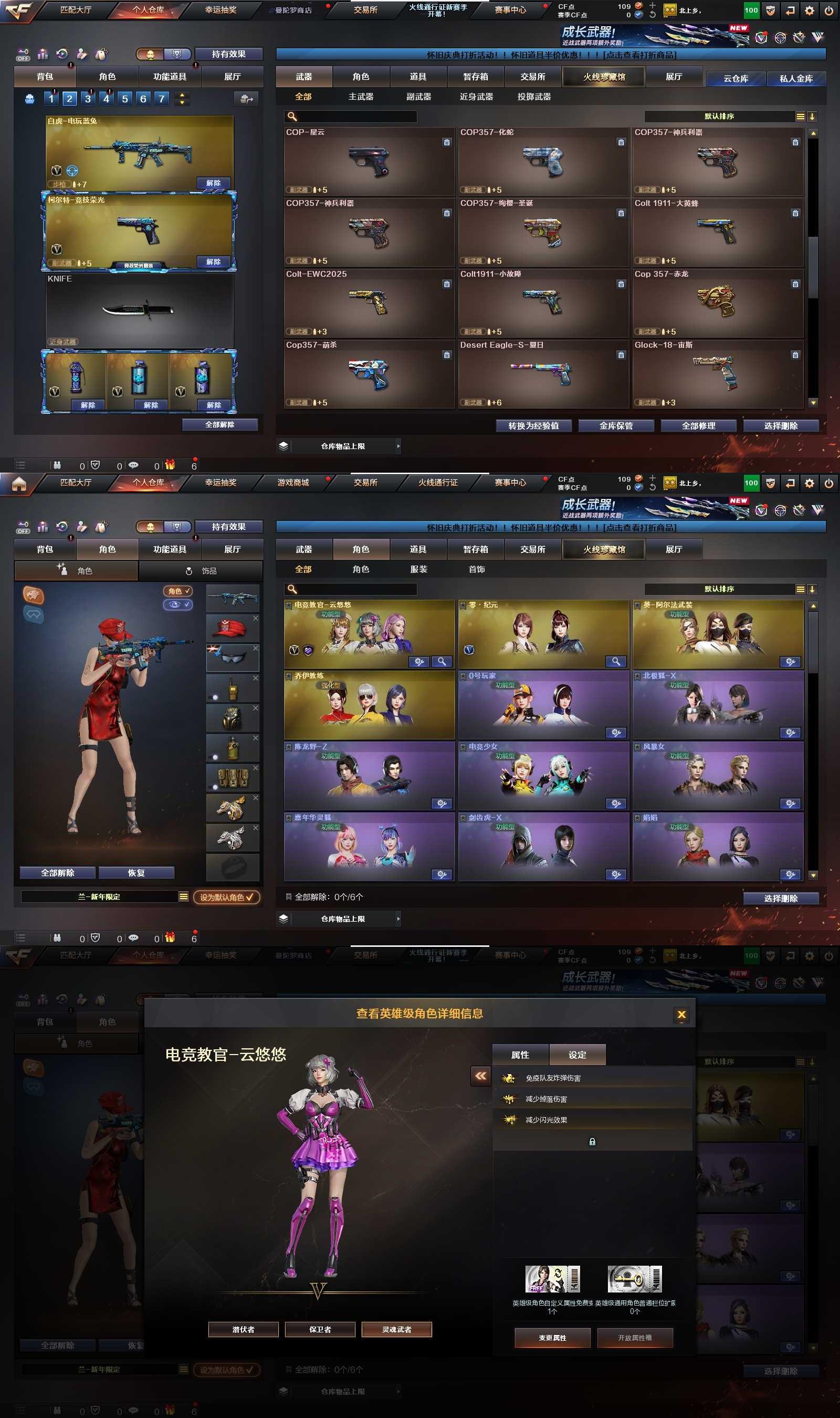Click the magnifier preview icon on 零·纪元 card
840x1418 pixels.
(616, 661)
